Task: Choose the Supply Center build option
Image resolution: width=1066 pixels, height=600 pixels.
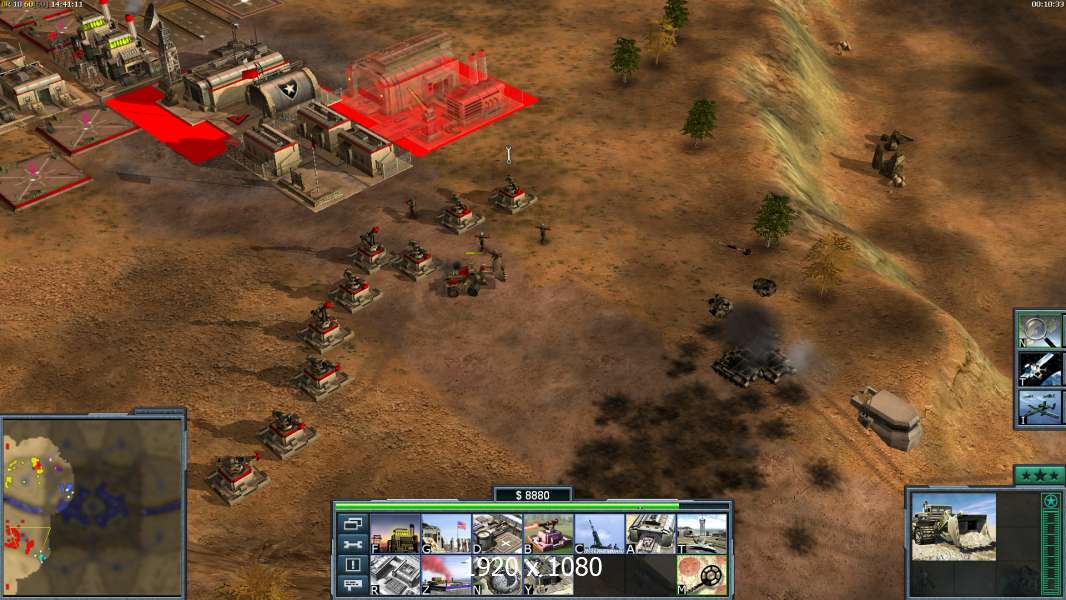Action: [x=497, y=534]
